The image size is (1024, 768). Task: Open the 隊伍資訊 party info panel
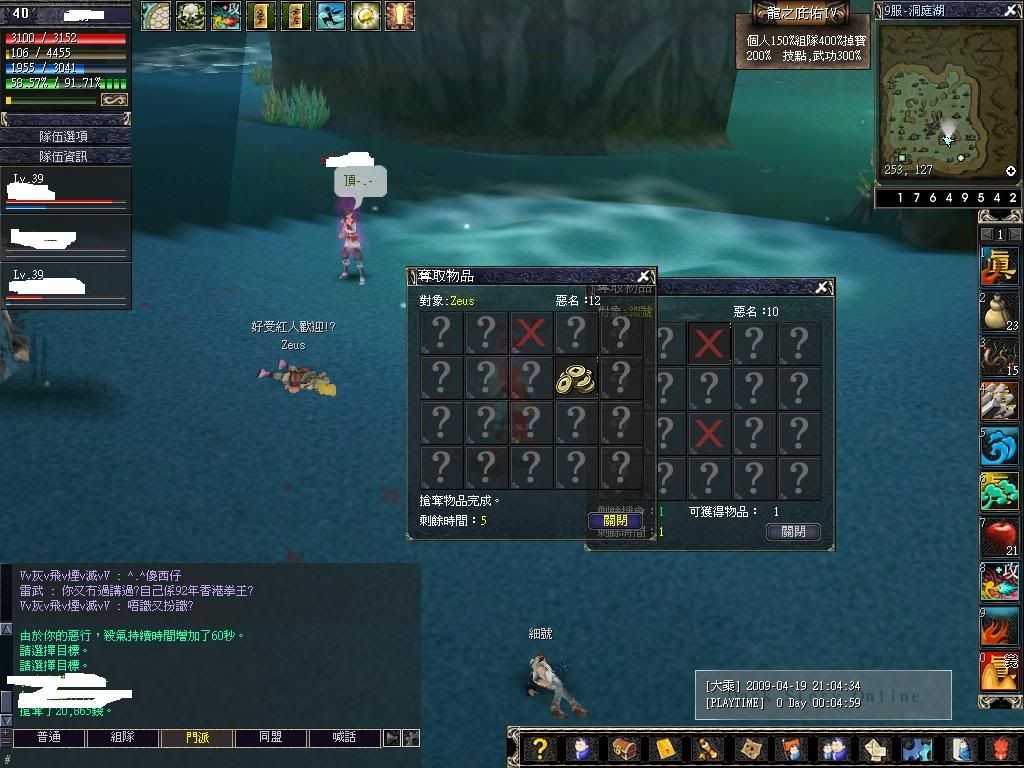65,156
